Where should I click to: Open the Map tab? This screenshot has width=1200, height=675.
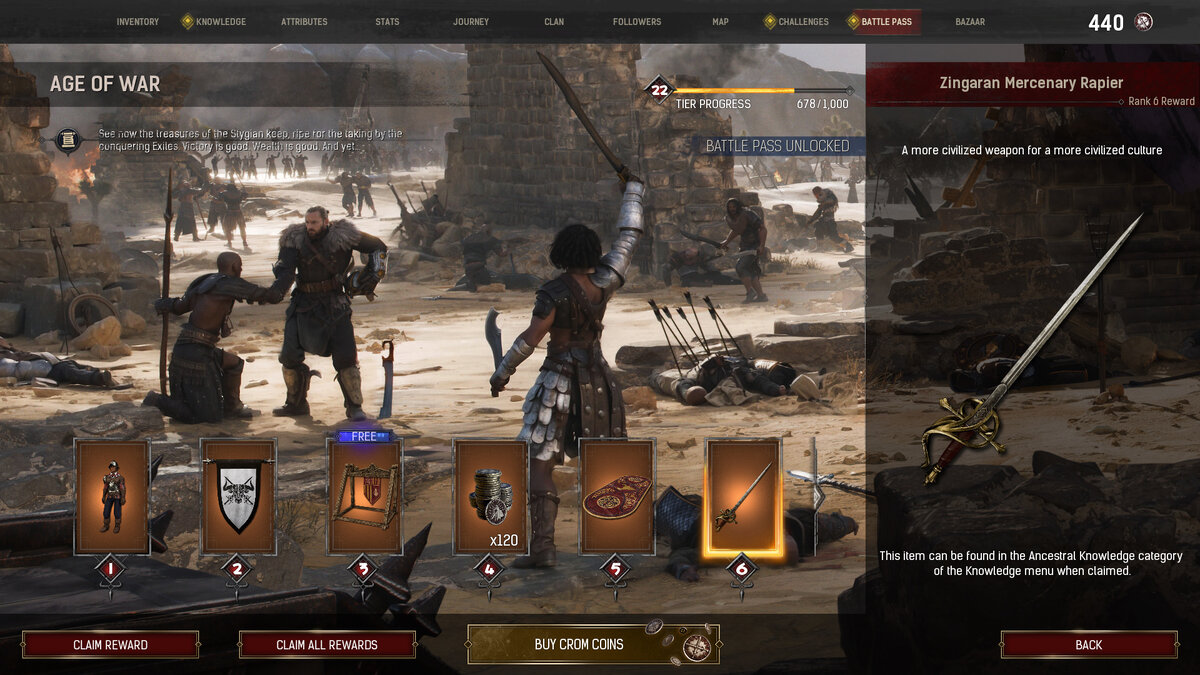pyautogui.click(x=720, y=22)
